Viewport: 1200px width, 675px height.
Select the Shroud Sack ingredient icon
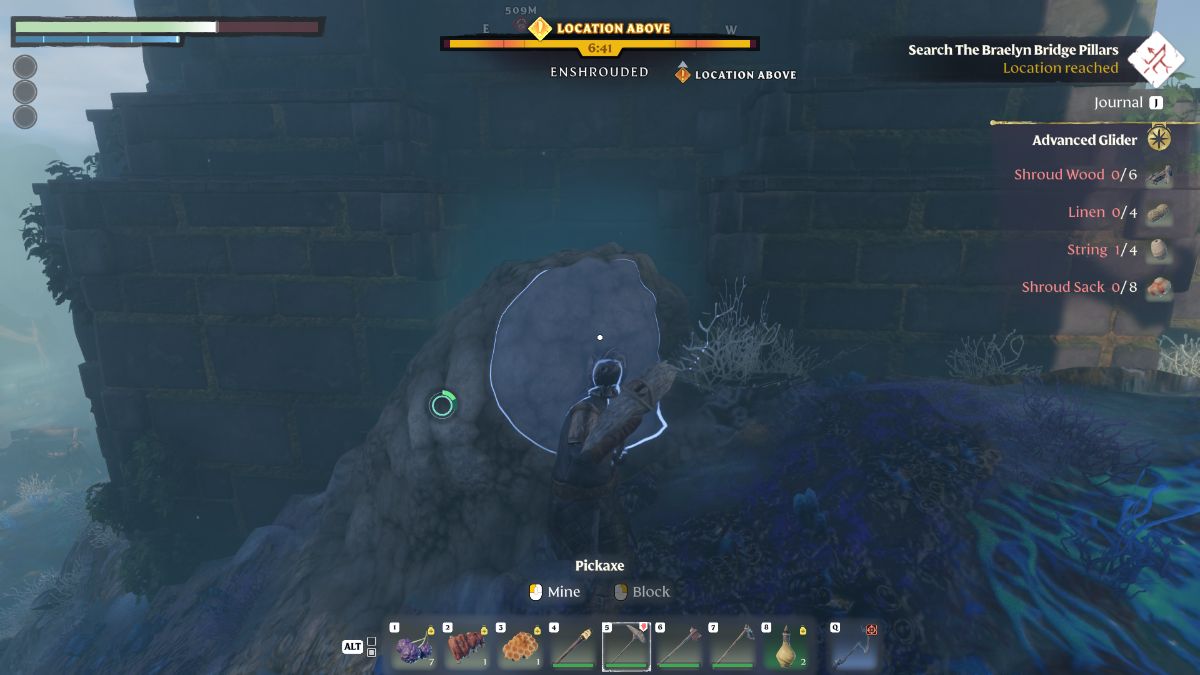click(1159, 287)
